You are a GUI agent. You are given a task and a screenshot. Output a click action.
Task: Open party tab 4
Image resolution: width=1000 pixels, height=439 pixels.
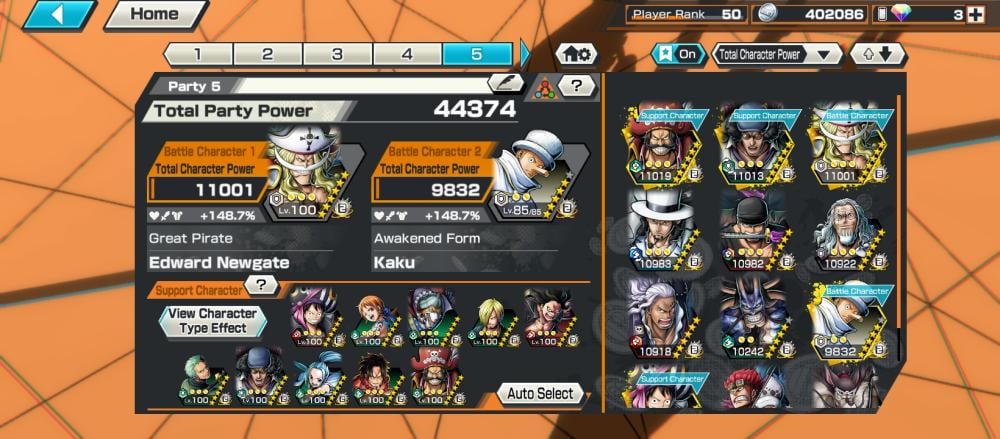[x=407, y=54]
